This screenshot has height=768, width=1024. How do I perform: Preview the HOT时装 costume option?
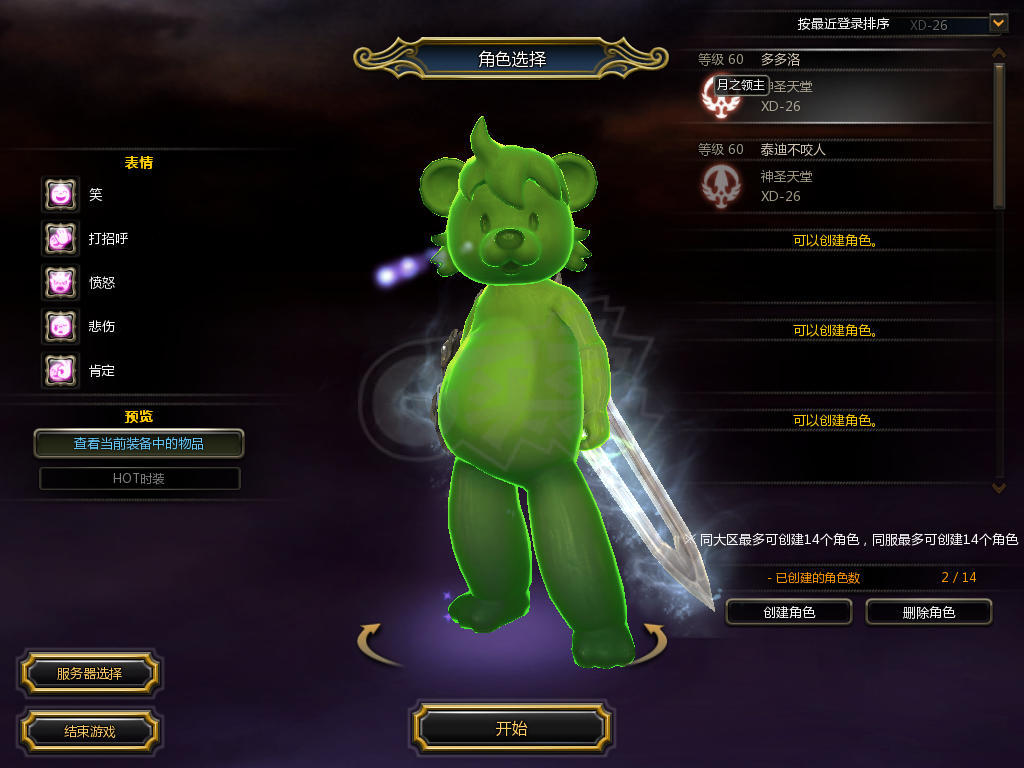(139, 478)
